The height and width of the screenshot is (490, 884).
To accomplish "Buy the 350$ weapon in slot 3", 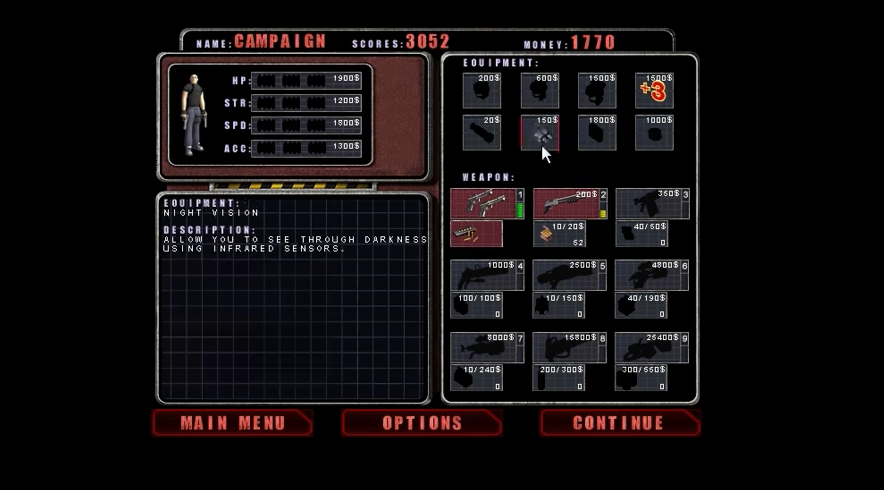I will (652, 203).
